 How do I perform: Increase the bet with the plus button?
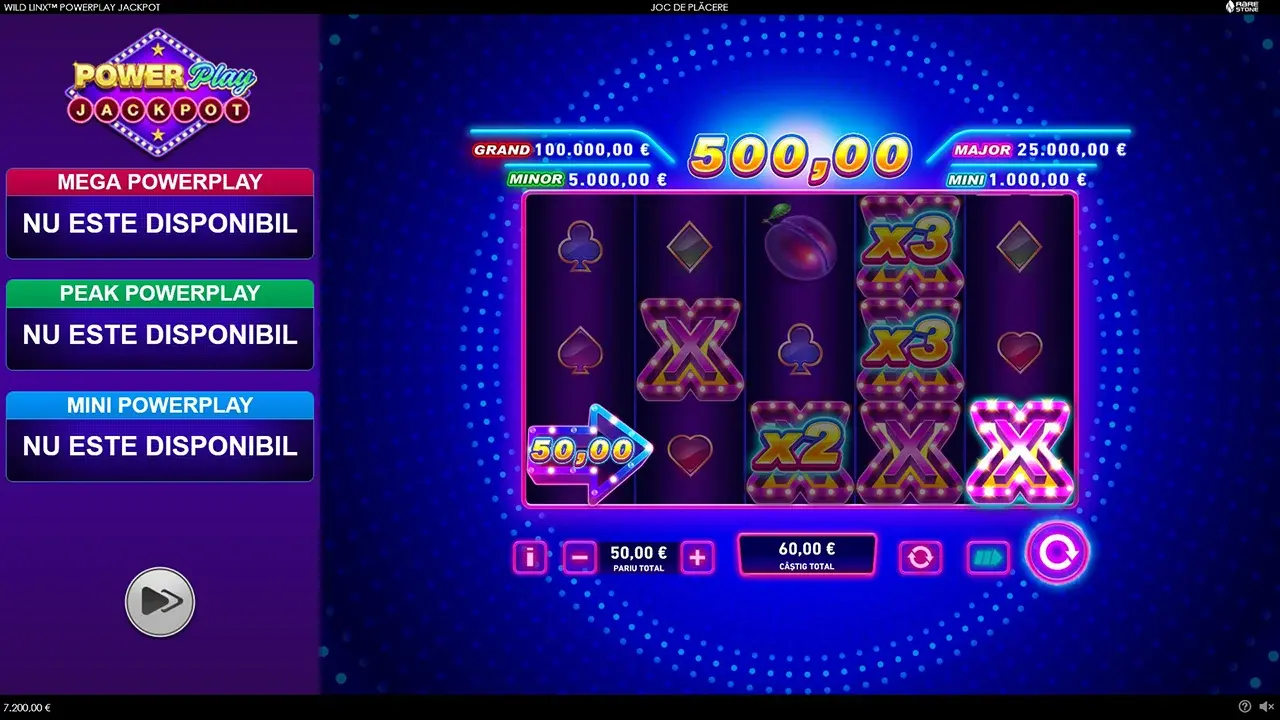(x=697, y=557)
